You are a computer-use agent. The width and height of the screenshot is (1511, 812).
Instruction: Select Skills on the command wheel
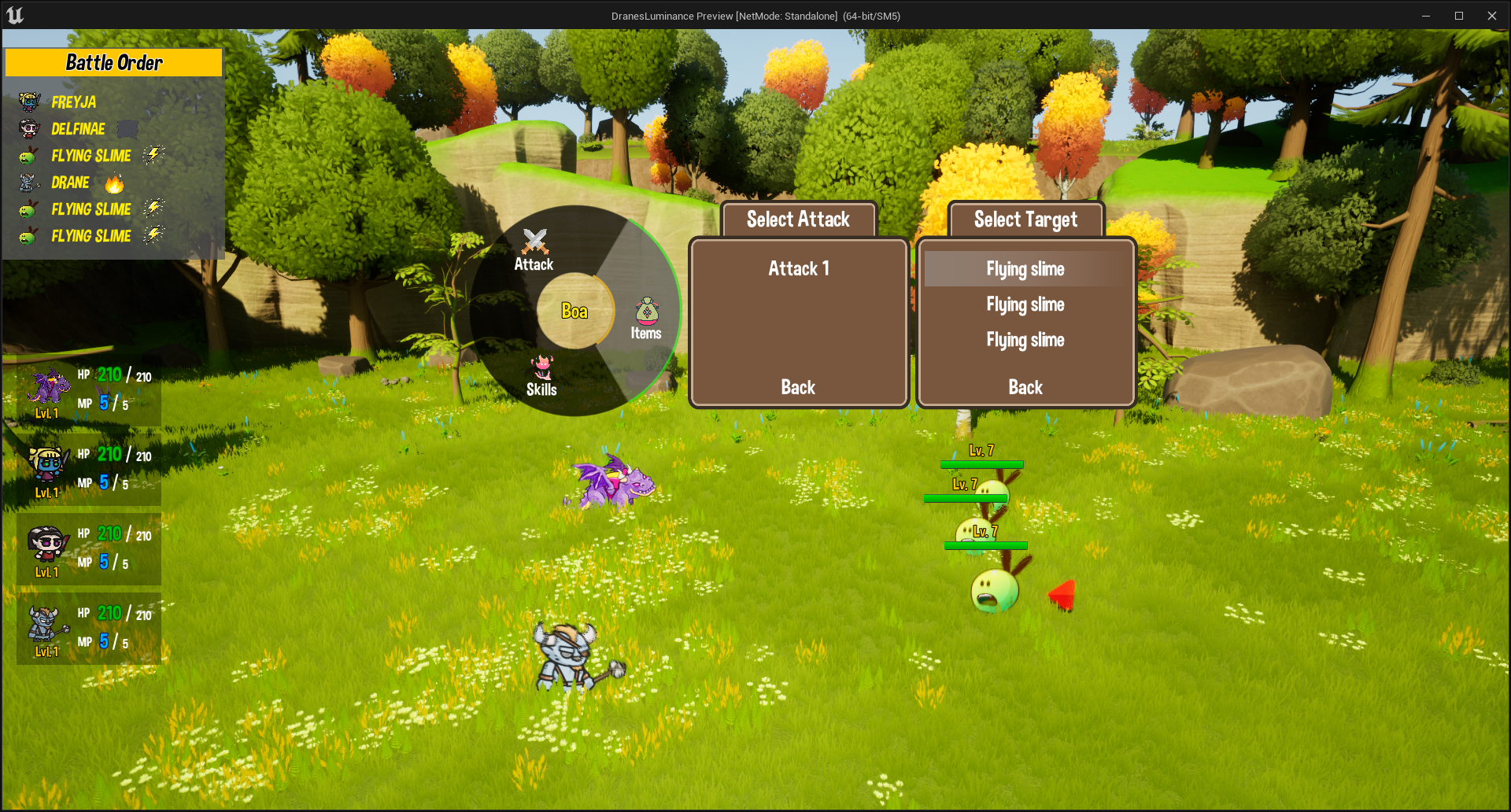tap(541, 376)
